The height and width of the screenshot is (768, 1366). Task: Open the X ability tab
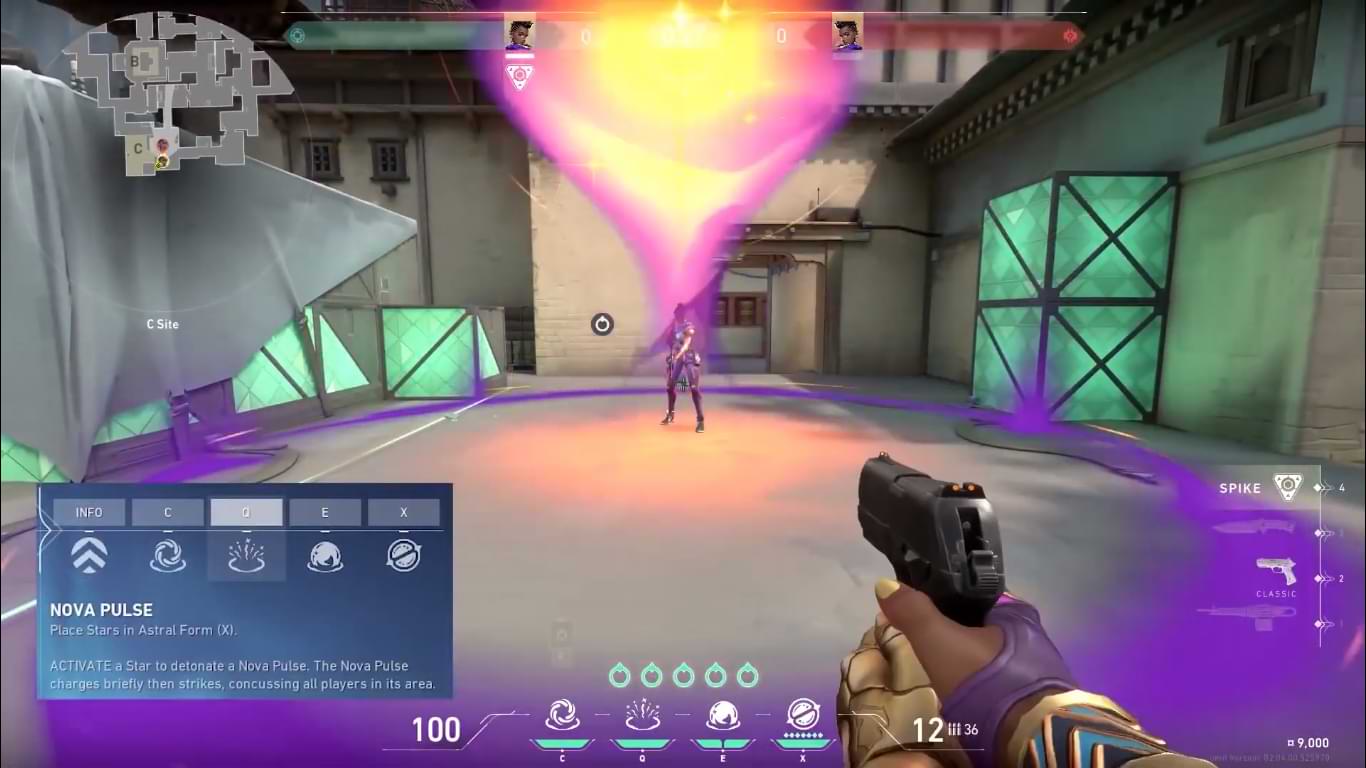click(404, 512)
